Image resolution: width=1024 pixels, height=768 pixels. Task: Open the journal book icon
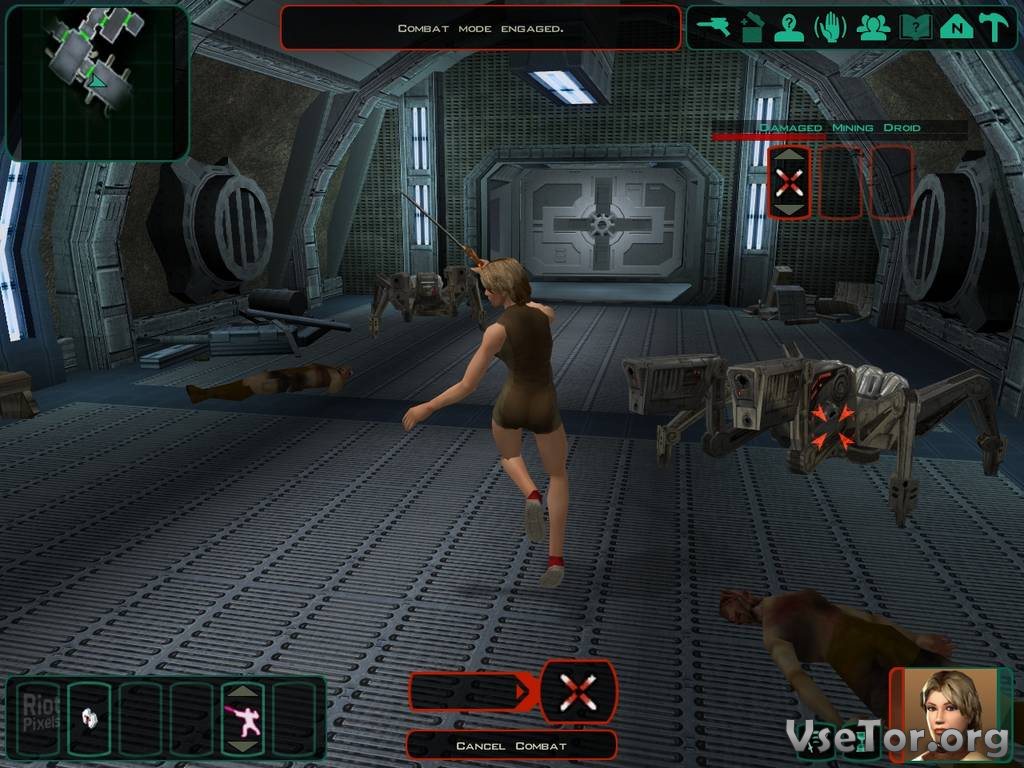[913, 27]
